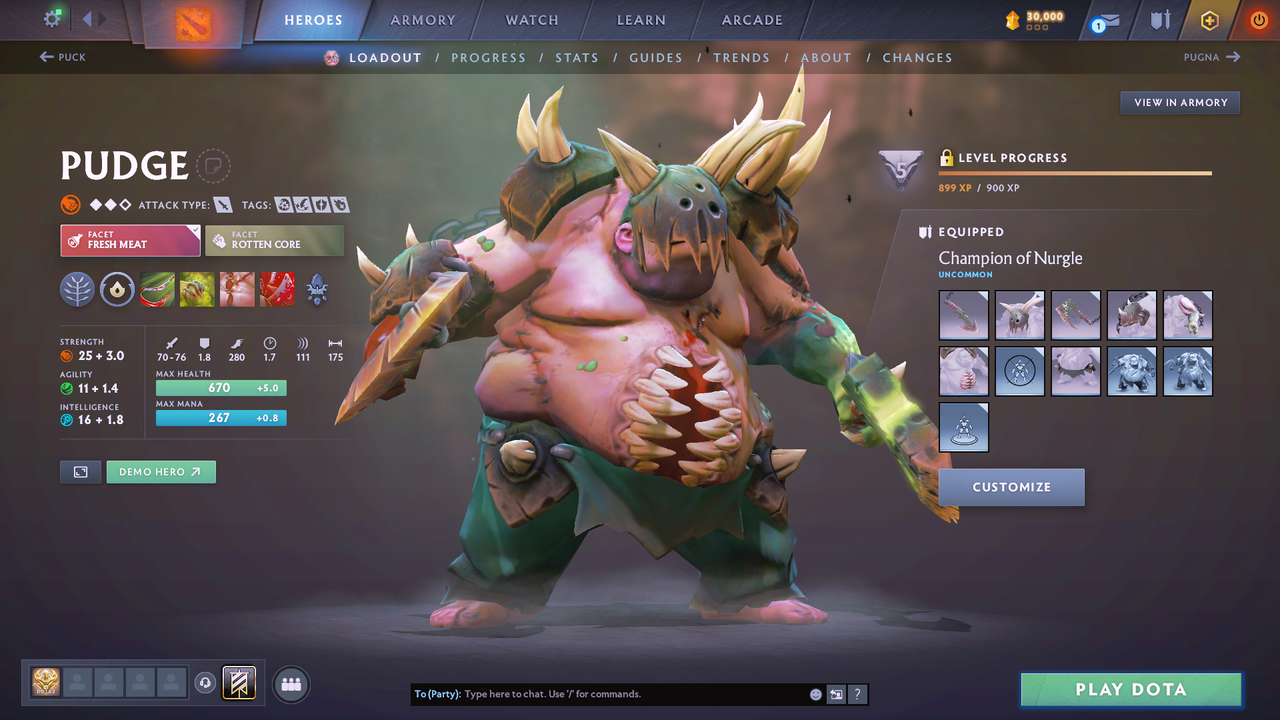This screenshot has width=1280, height=720.
Task: Switch to the Stats tab
Action: tap(577, 57)
